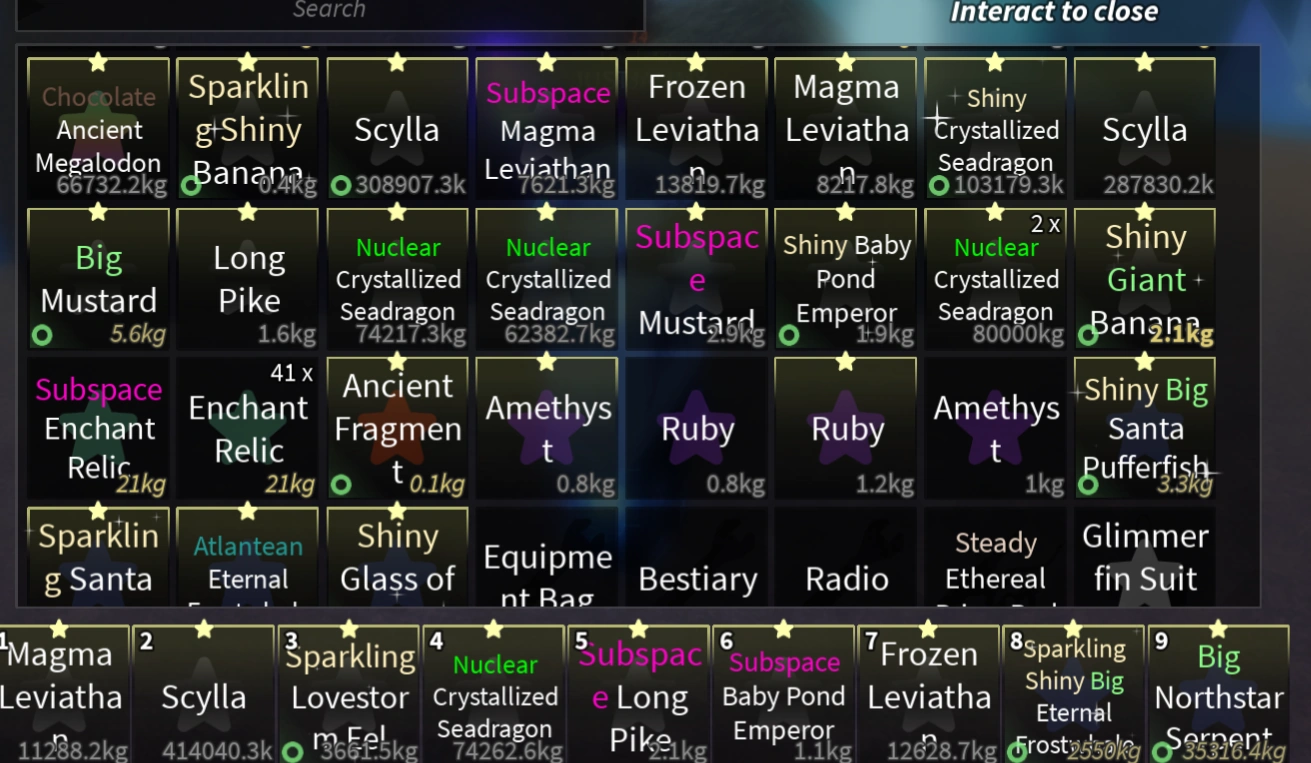
Task: Toggle the favorite star on Scylla weighing 308907.3k
Action: click(x=397, y=61)
